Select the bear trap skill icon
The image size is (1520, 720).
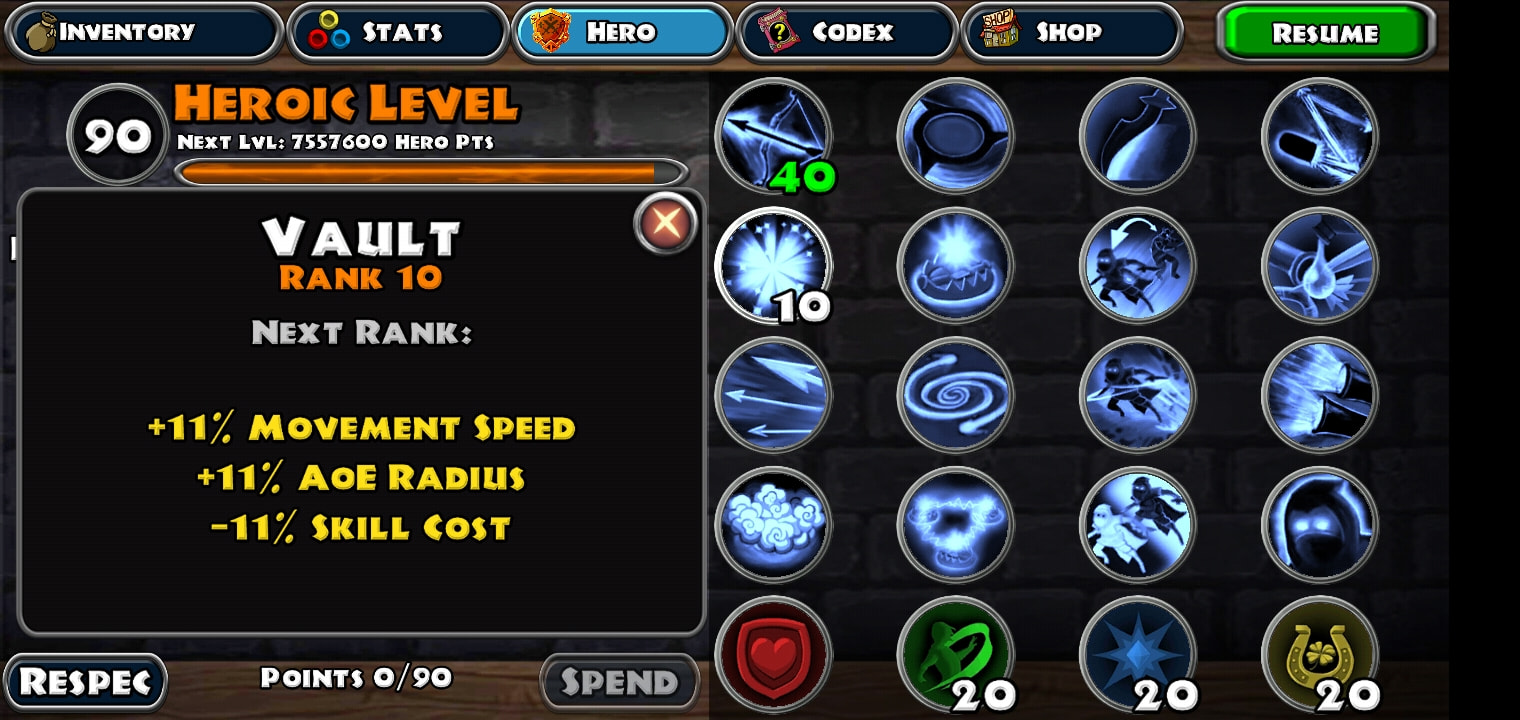click(955, 265)
